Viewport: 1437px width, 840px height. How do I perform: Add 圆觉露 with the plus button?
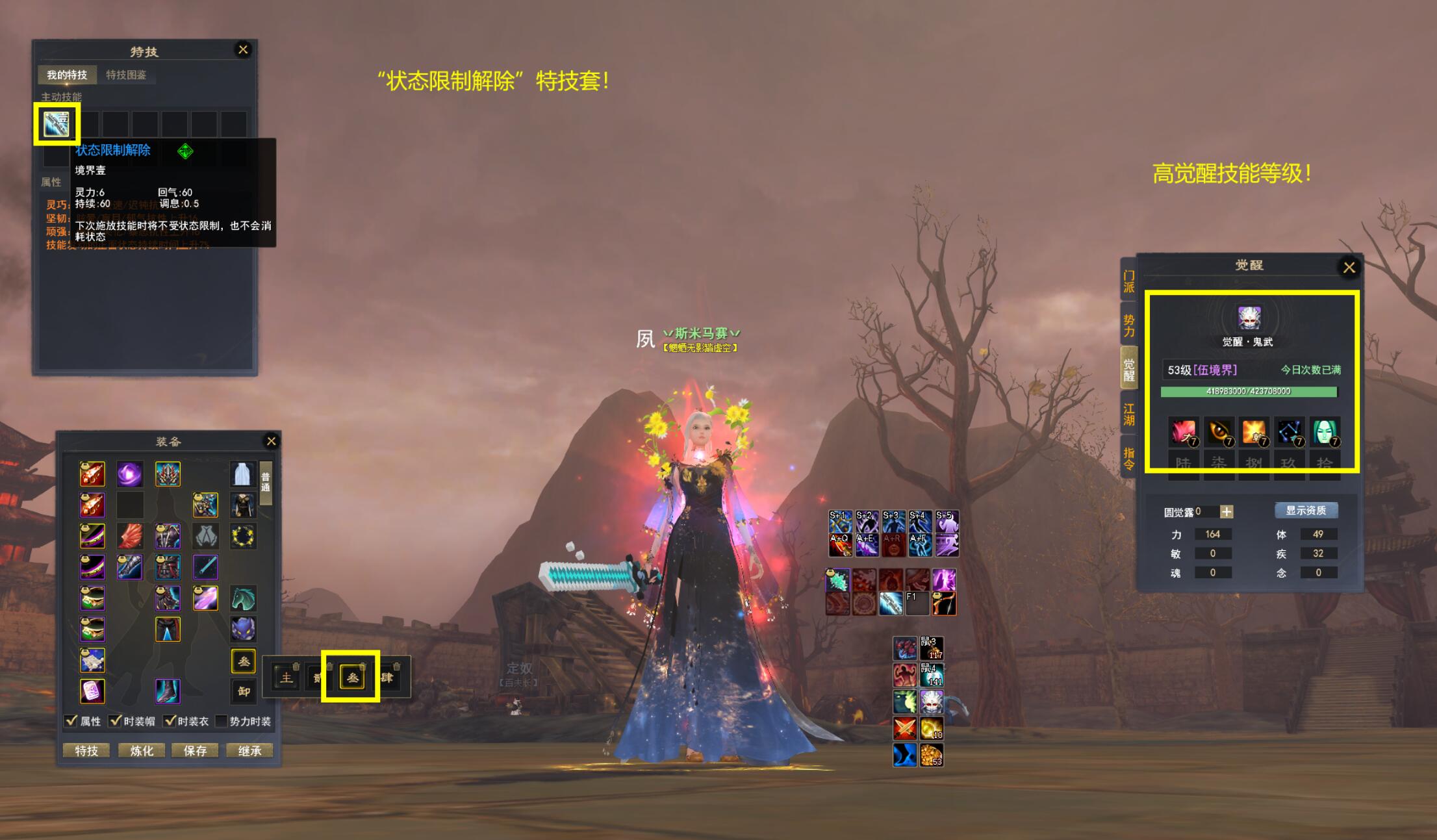tap(1227, 512)
